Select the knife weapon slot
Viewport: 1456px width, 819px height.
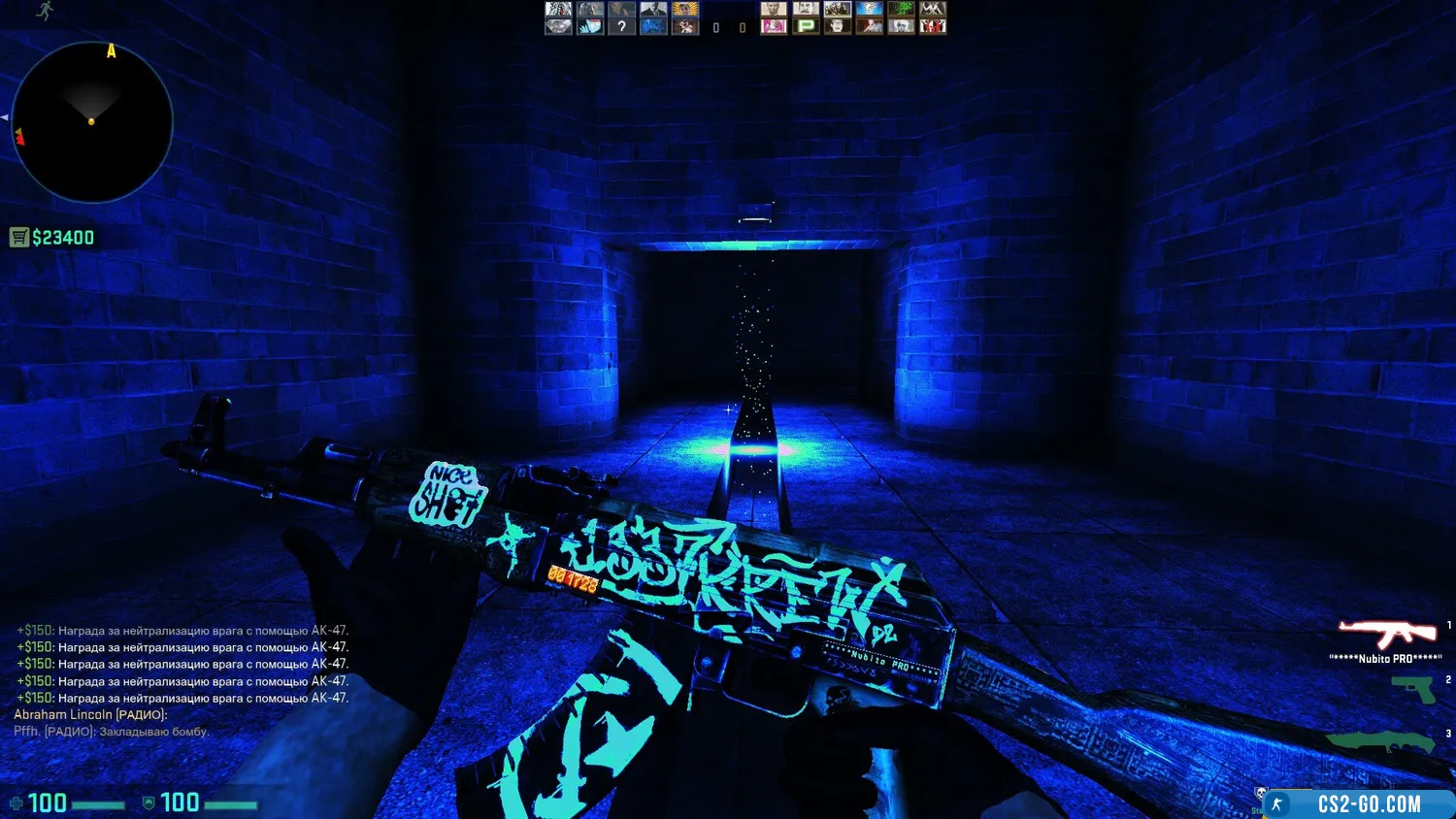[1380, 742]
